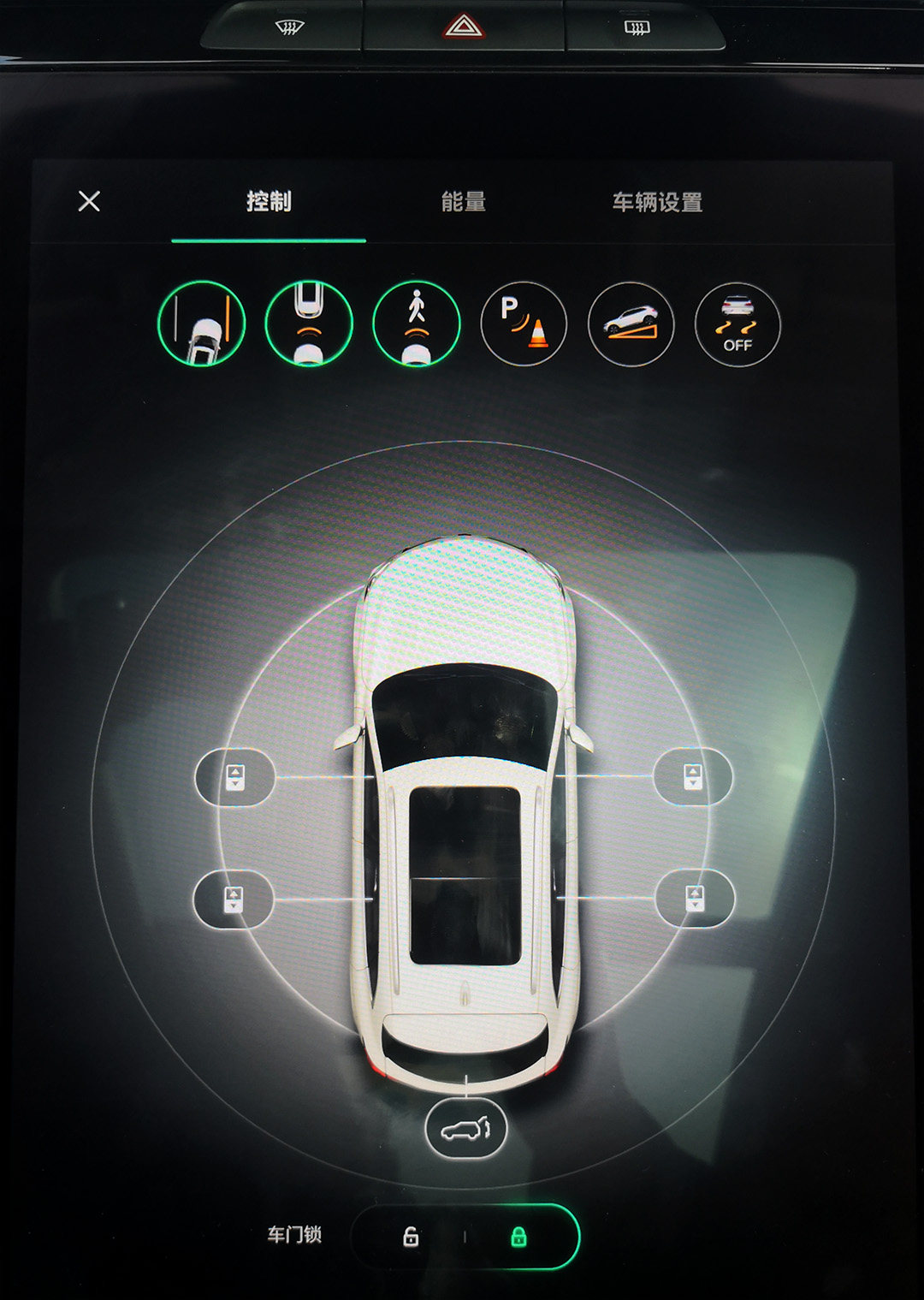Close the vehicle control panel
This screenshot has height=1300, width=924.
(89, 201)
